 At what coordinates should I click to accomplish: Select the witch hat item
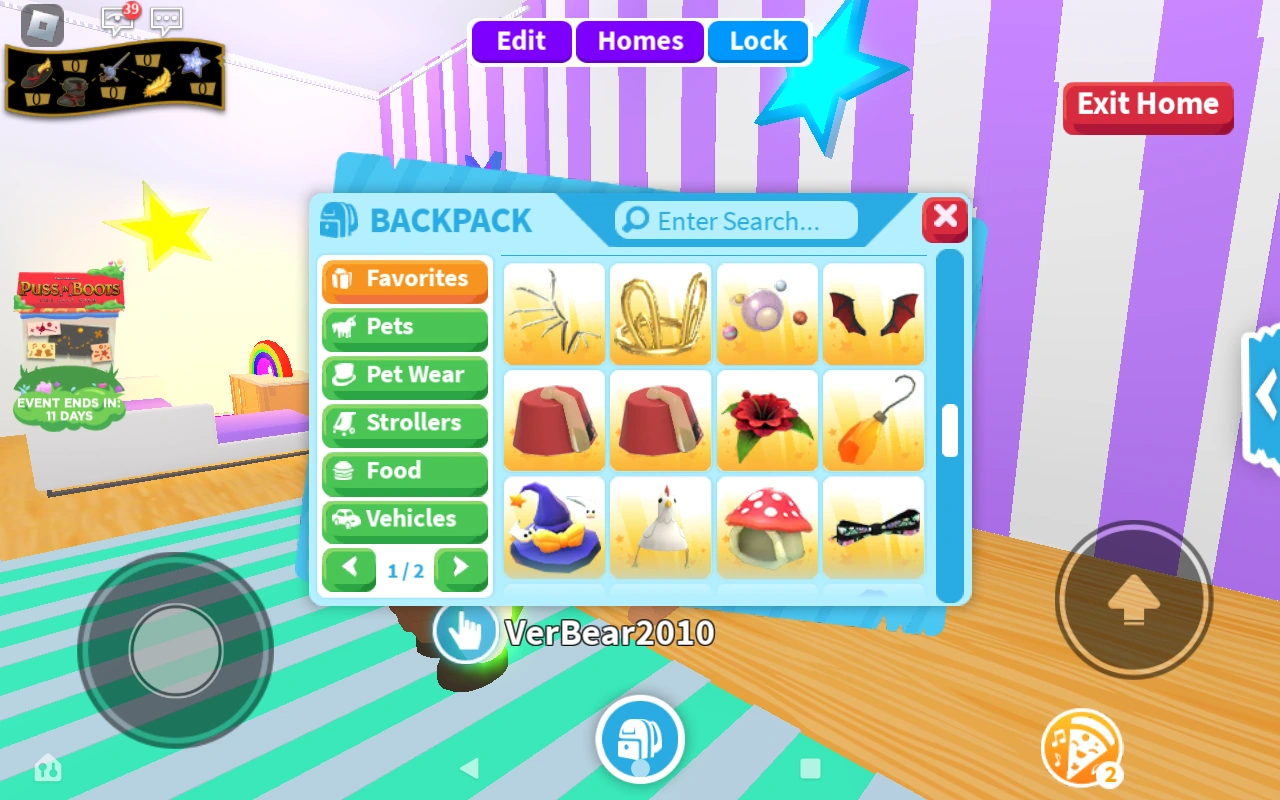coord(554,527)
